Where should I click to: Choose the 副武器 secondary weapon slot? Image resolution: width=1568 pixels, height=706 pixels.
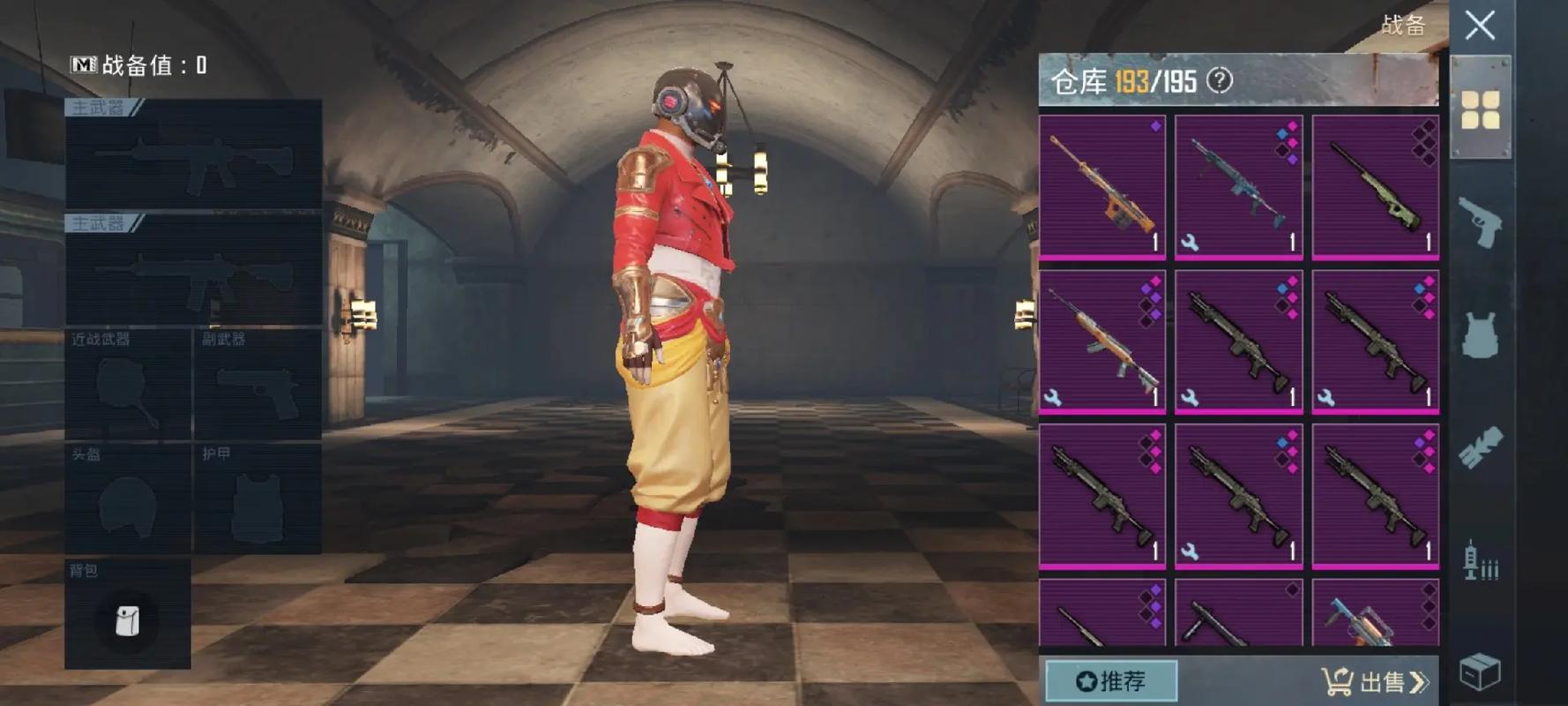point(257,385)
